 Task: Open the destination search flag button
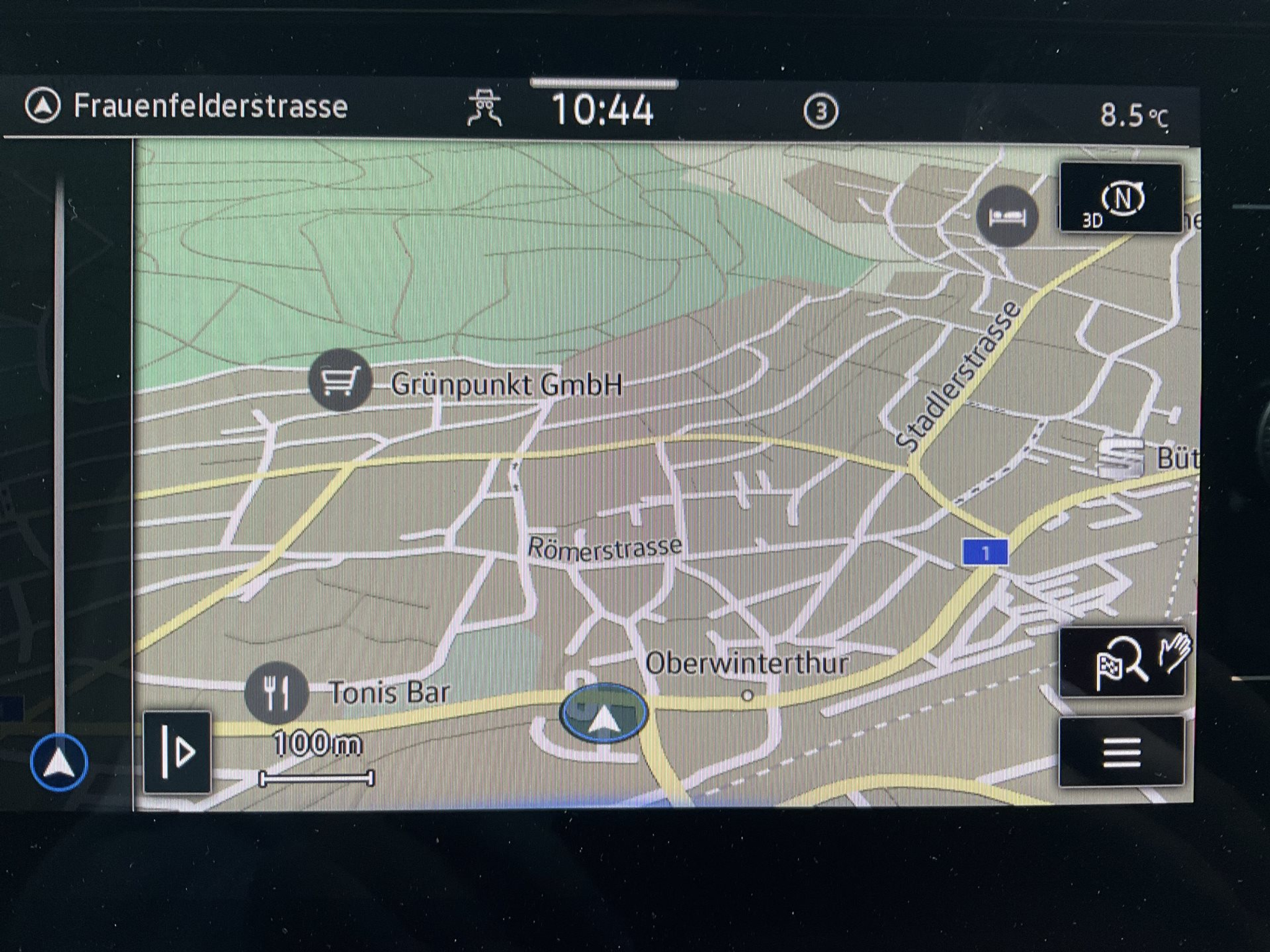1121,663
